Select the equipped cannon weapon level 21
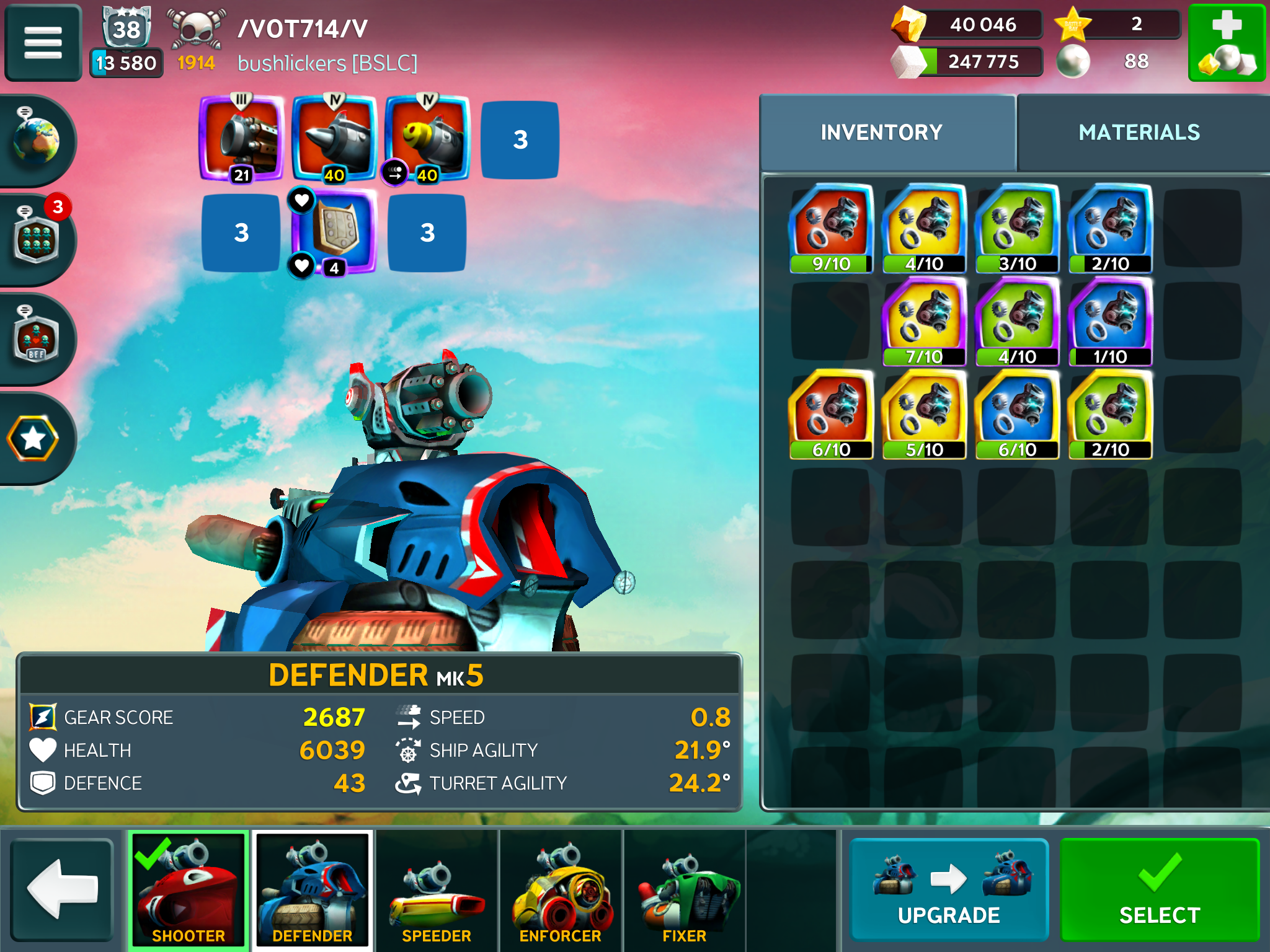The height and width of the screenshot is (952, 1270). click(242, 139)
